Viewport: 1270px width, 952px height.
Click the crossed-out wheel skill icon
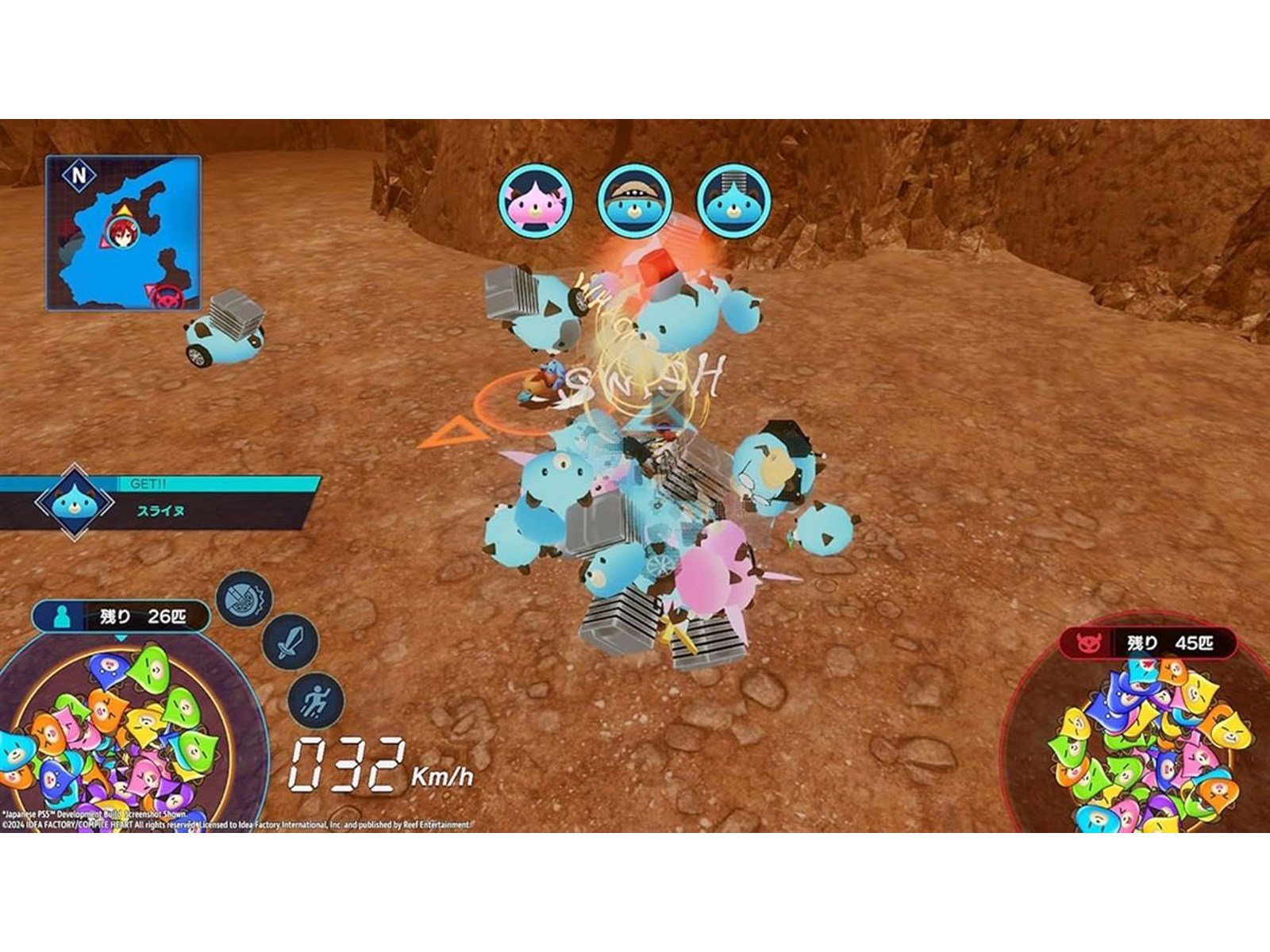244,597
